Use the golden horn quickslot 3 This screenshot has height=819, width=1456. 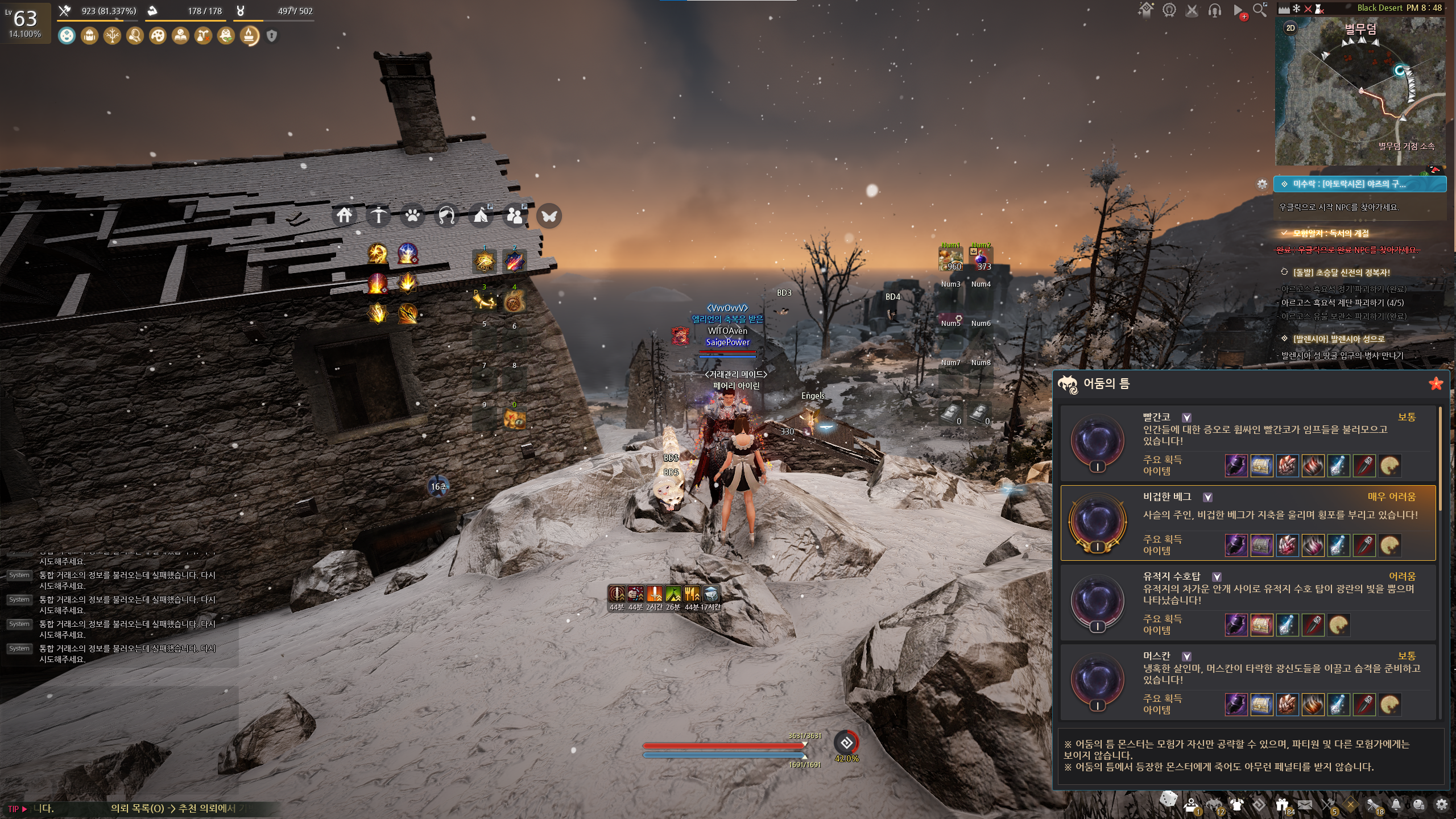tap(484, 301)
